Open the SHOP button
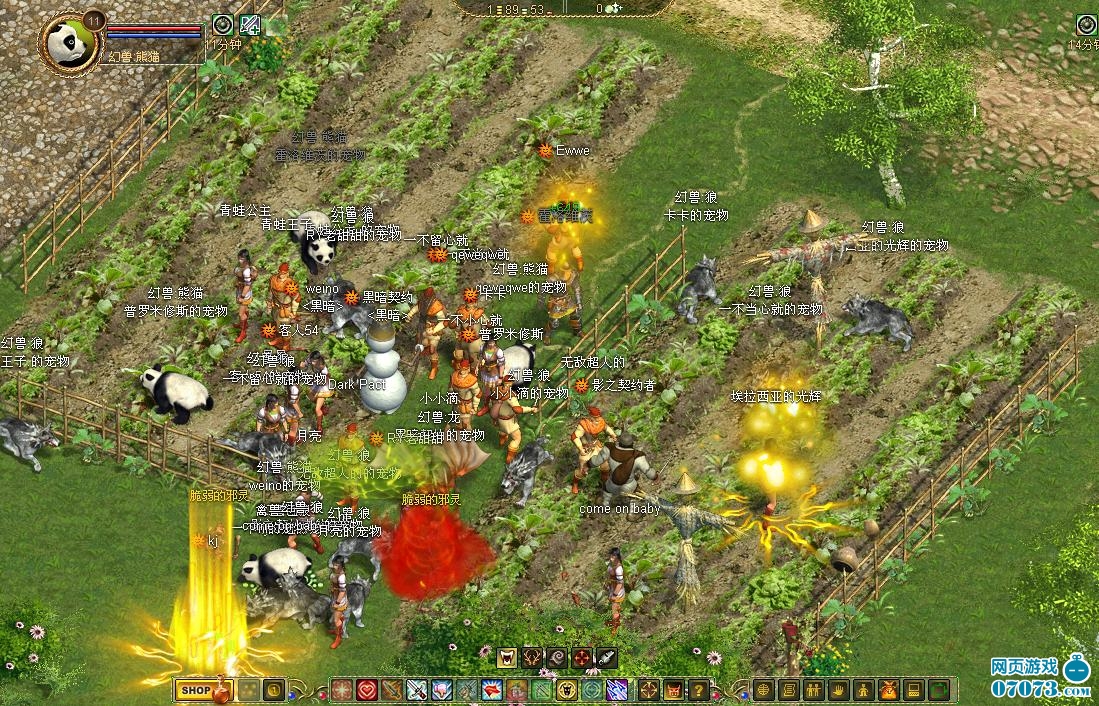This screenshot has height=706, width=1099. tap(196, 690)
